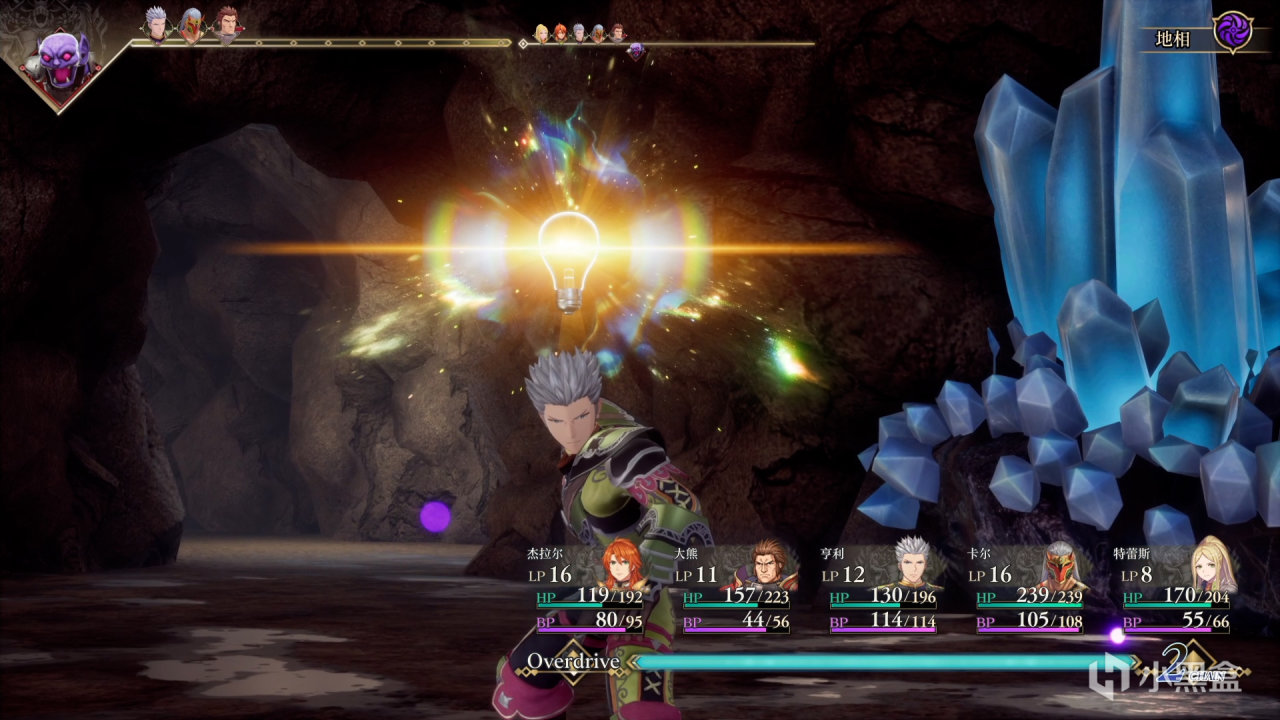This screenshot has width=1280, height=720.
Task: Select 杰拉尔's party status panel
Action: pos(590,590)
